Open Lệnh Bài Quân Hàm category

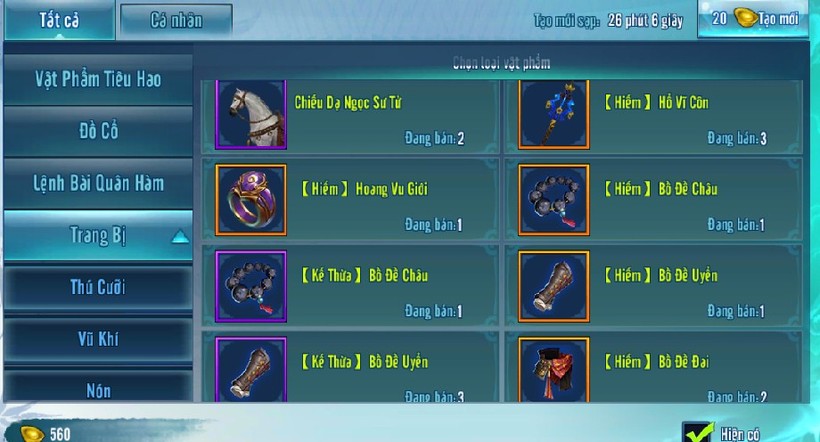point(97,183)
